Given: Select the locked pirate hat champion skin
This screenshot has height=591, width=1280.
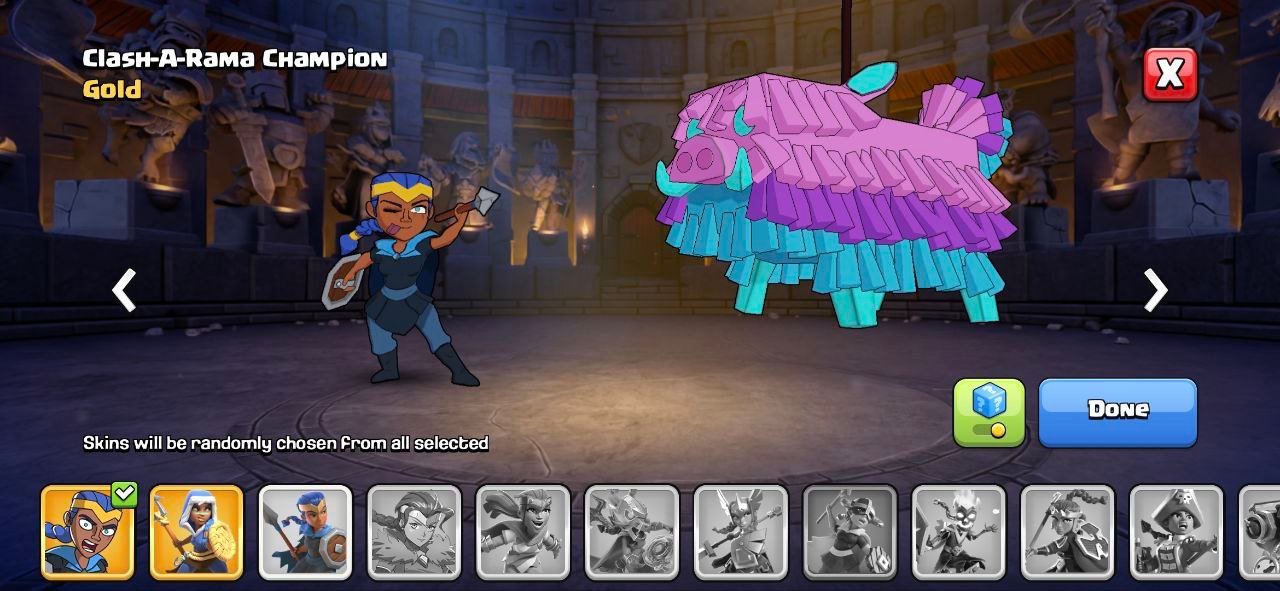Looking at the screenshot, I should pyautogui.click(x=1176, y=532).
